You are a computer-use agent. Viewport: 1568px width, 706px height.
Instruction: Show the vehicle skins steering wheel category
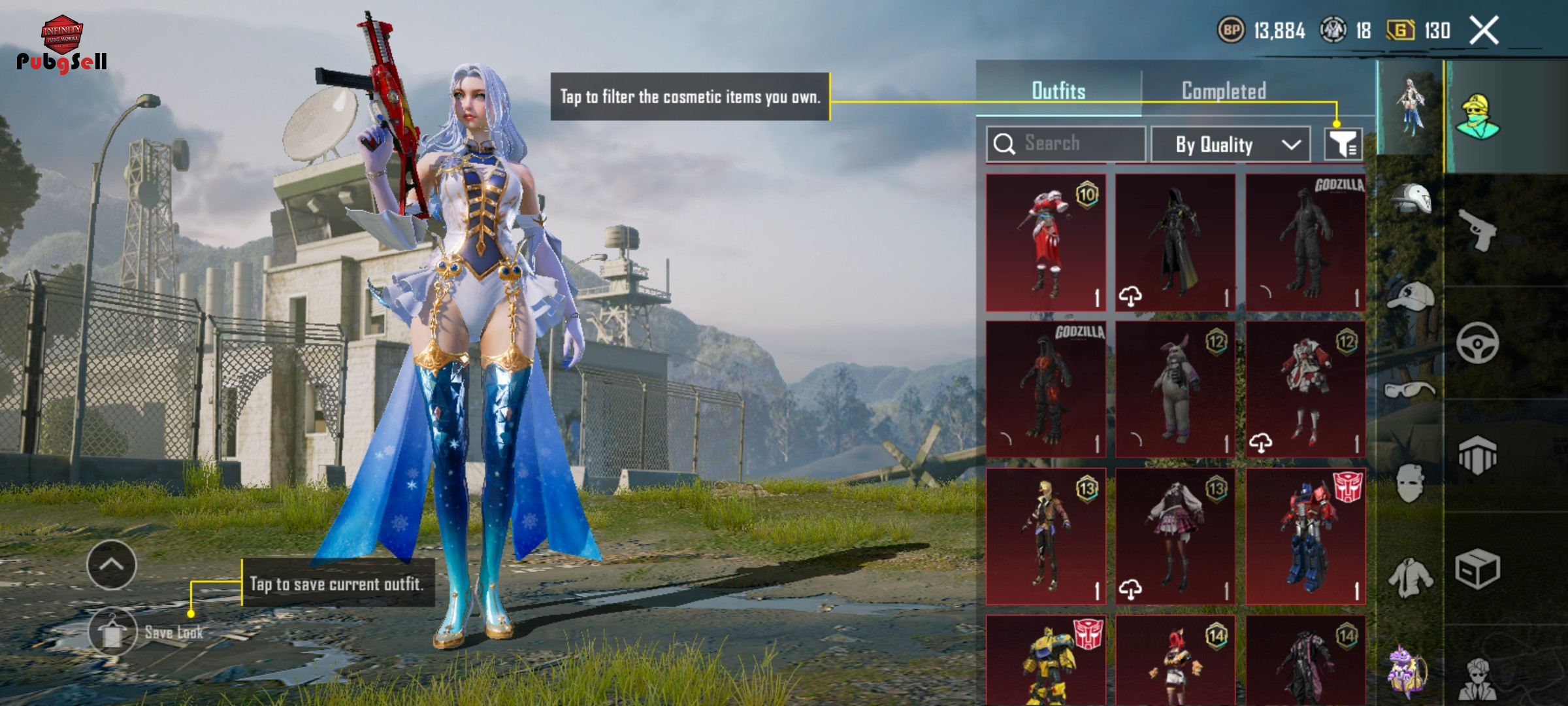click(x=1478, y=343)
